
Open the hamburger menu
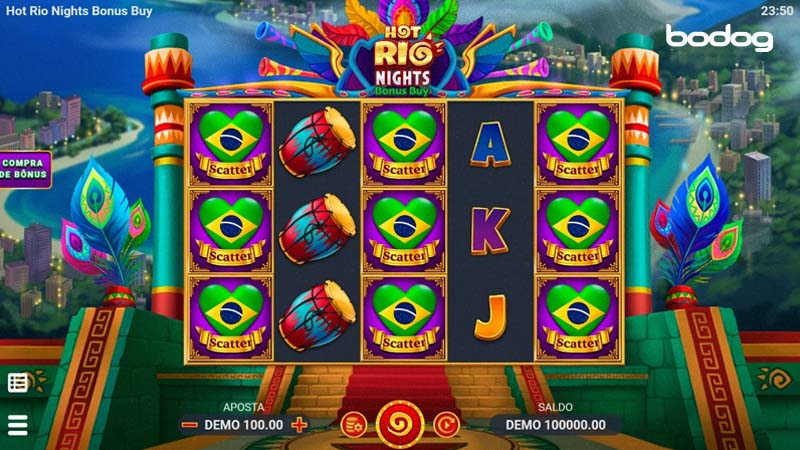coord(17,424)
